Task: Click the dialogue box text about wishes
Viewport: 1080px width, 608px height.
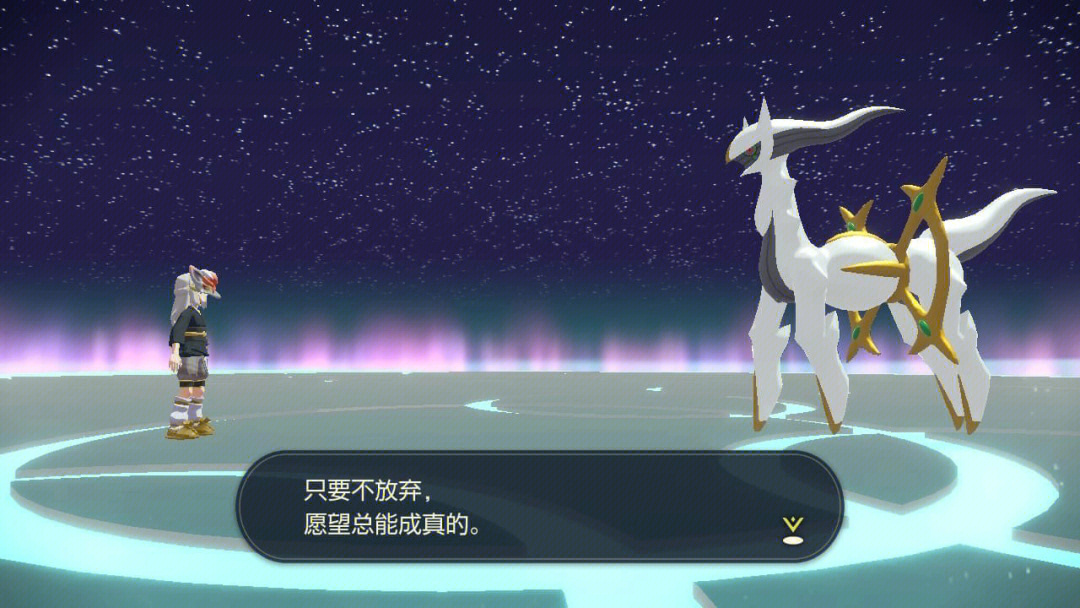Action: coord(392,507)
